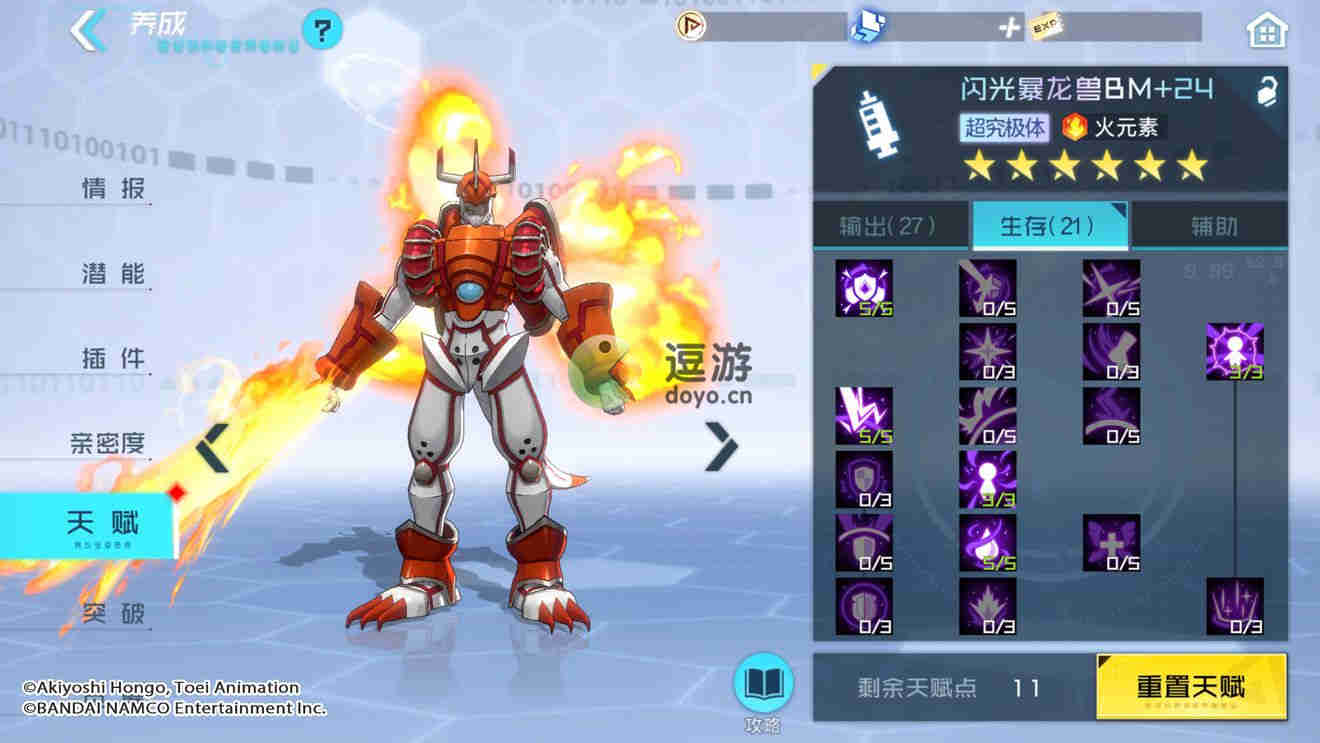Click the rename pencil icon beside the Digimon name
The height and width of the screenshot is (743, 1320).
pos(1267,90)
